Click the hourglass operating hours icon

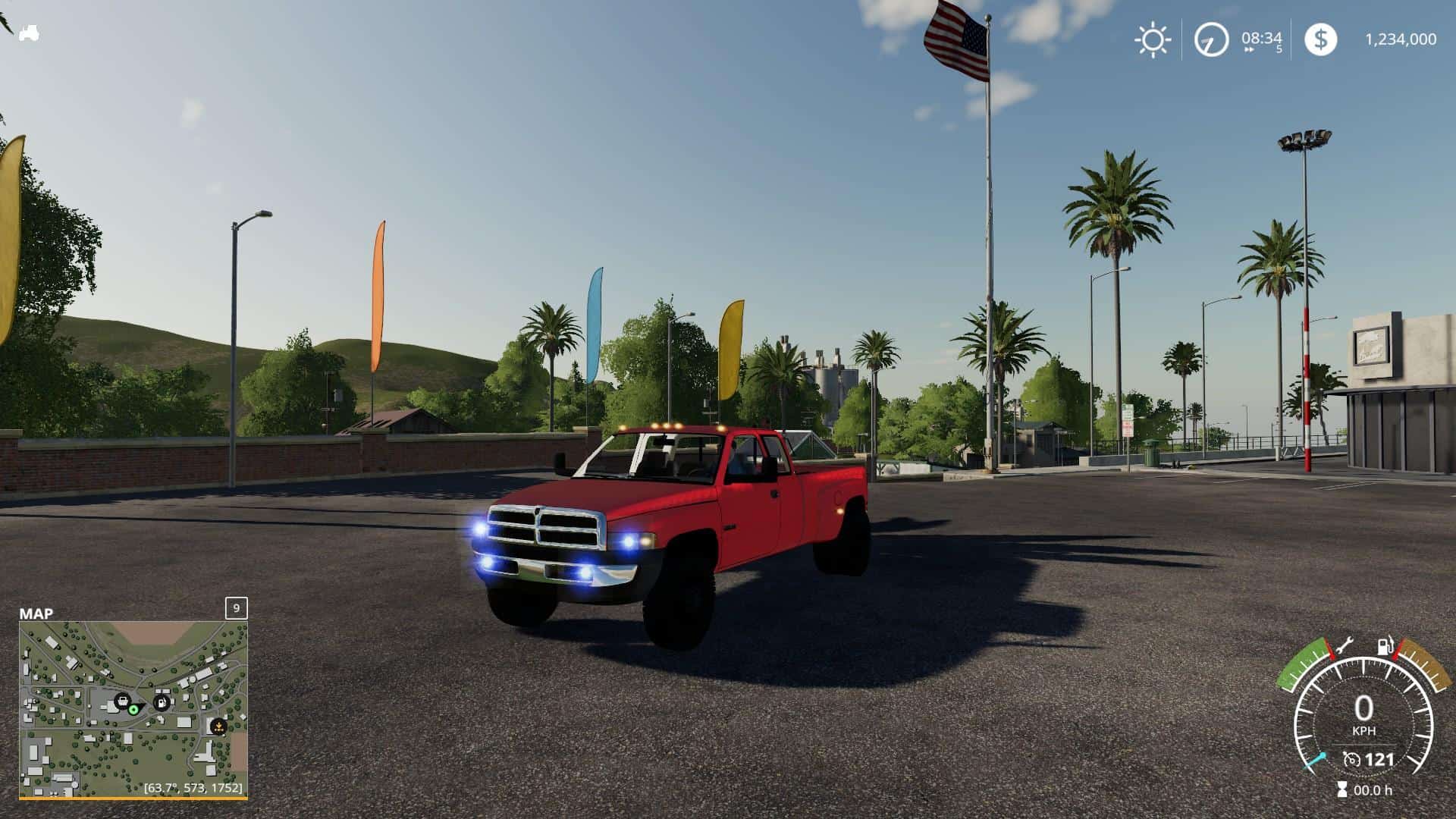coord(1343,789)
